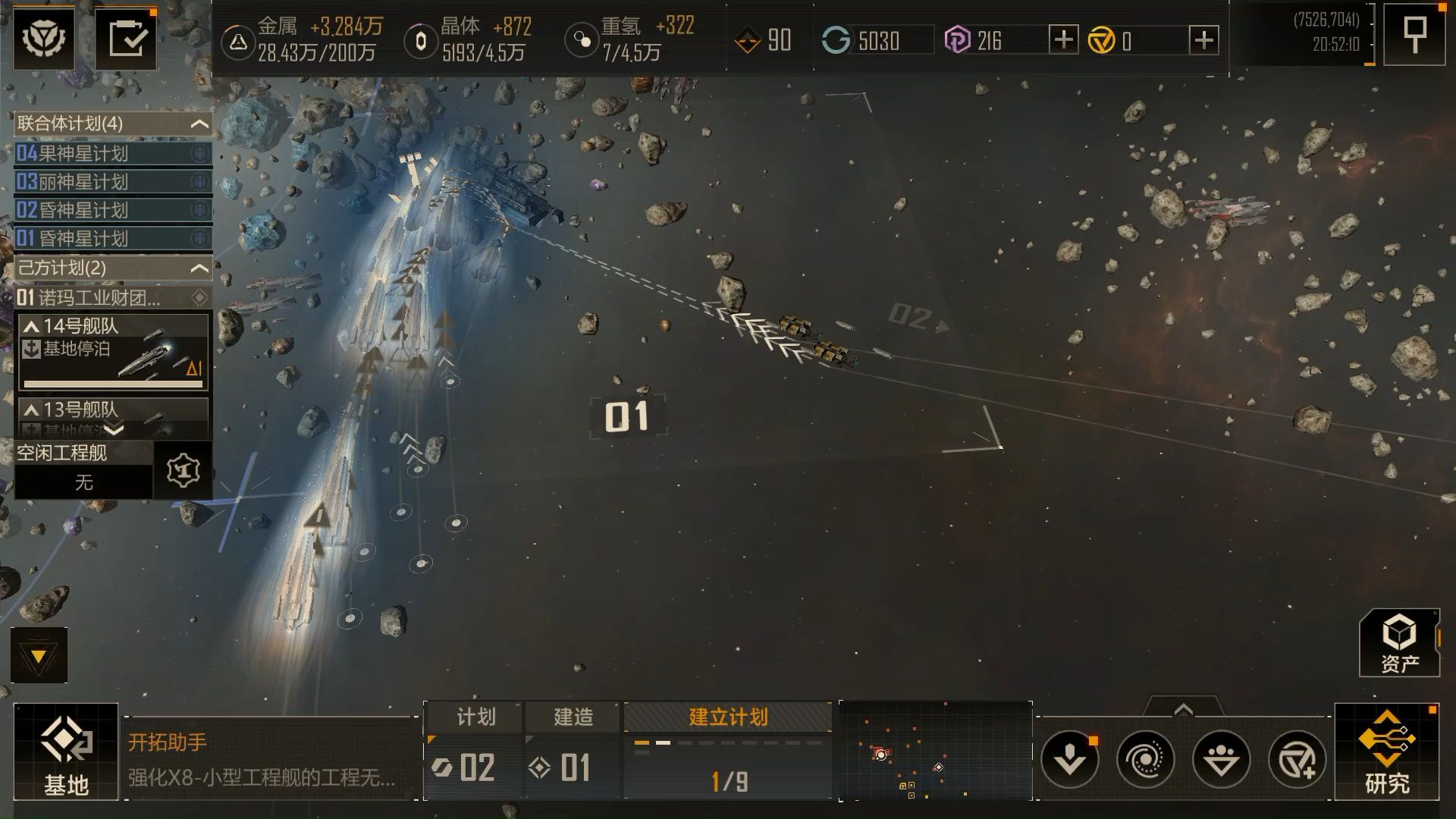Open the faction emblem menu
Screen dimensions: 1456x819
(x=44, y=39)
